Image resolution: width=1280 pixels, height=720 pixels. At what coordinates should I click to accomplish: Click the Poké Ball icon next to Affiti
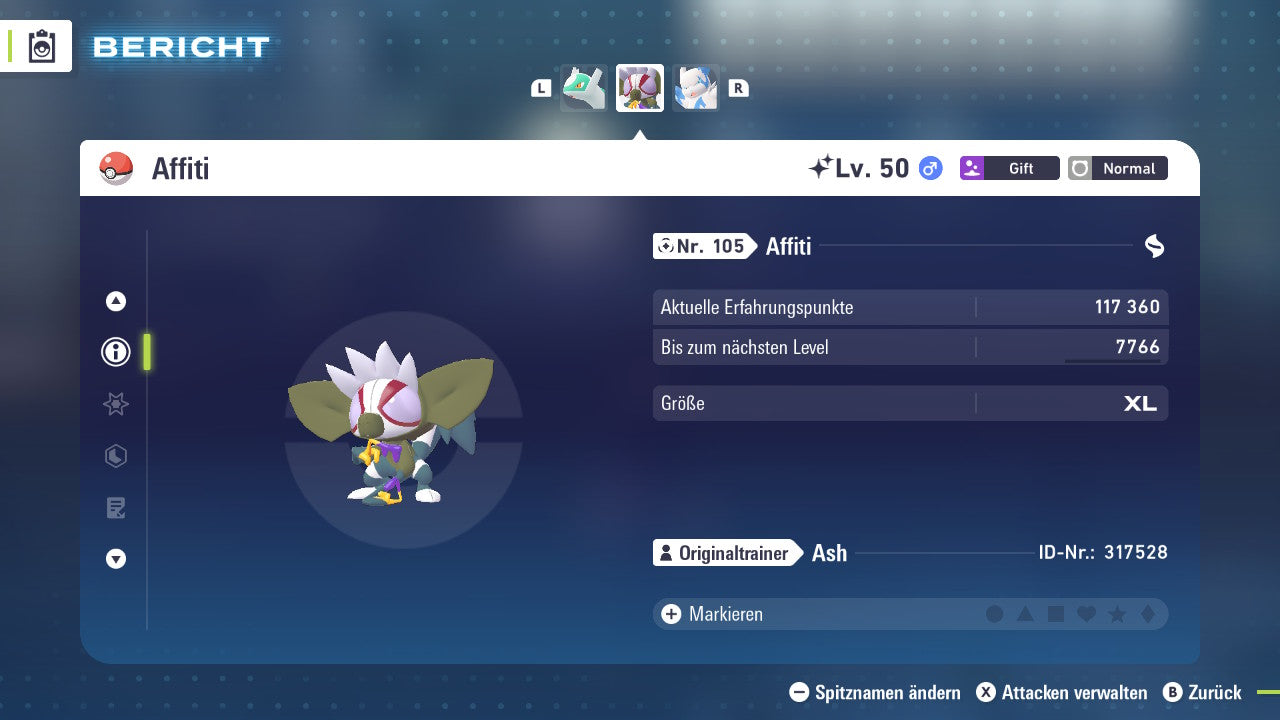pyautogui.click(x=116, y=168)
